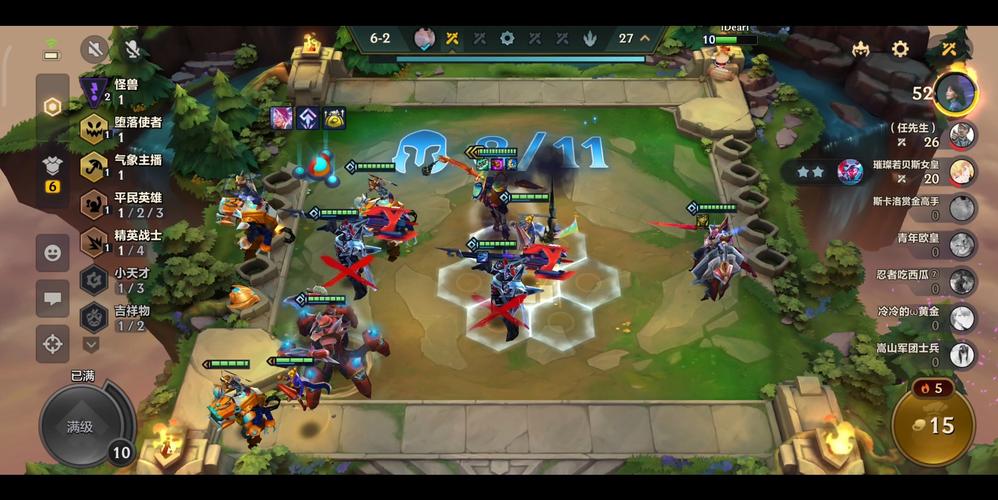
Task: Open the gold coin shop button
Action: click(x=931, y=424)
